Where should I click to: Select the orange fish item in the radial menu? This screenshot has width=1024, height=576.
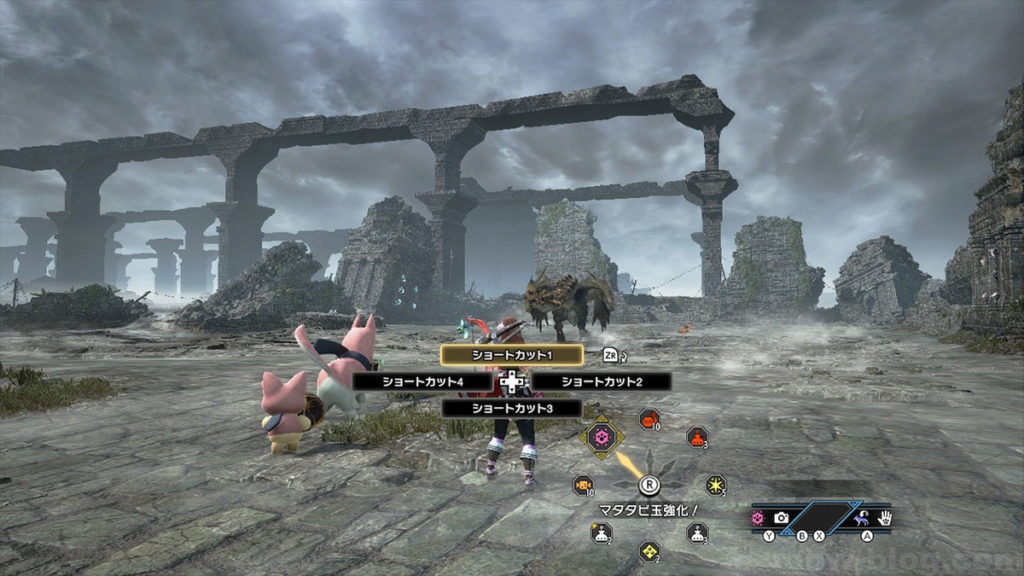[x=582, y=485]
